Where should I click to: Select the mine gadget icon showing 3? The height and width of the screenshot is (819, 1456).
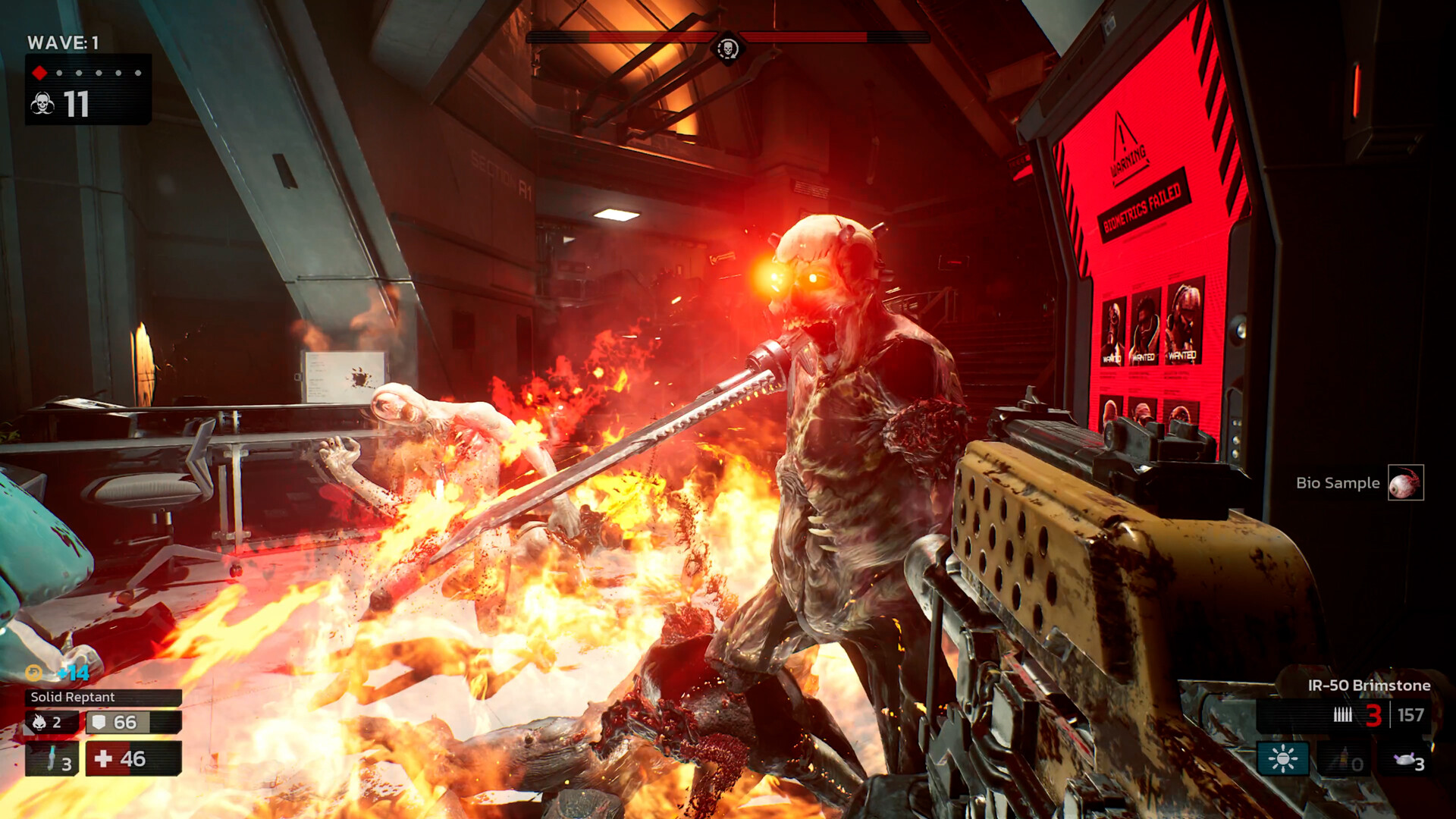tap(1406, 760)
